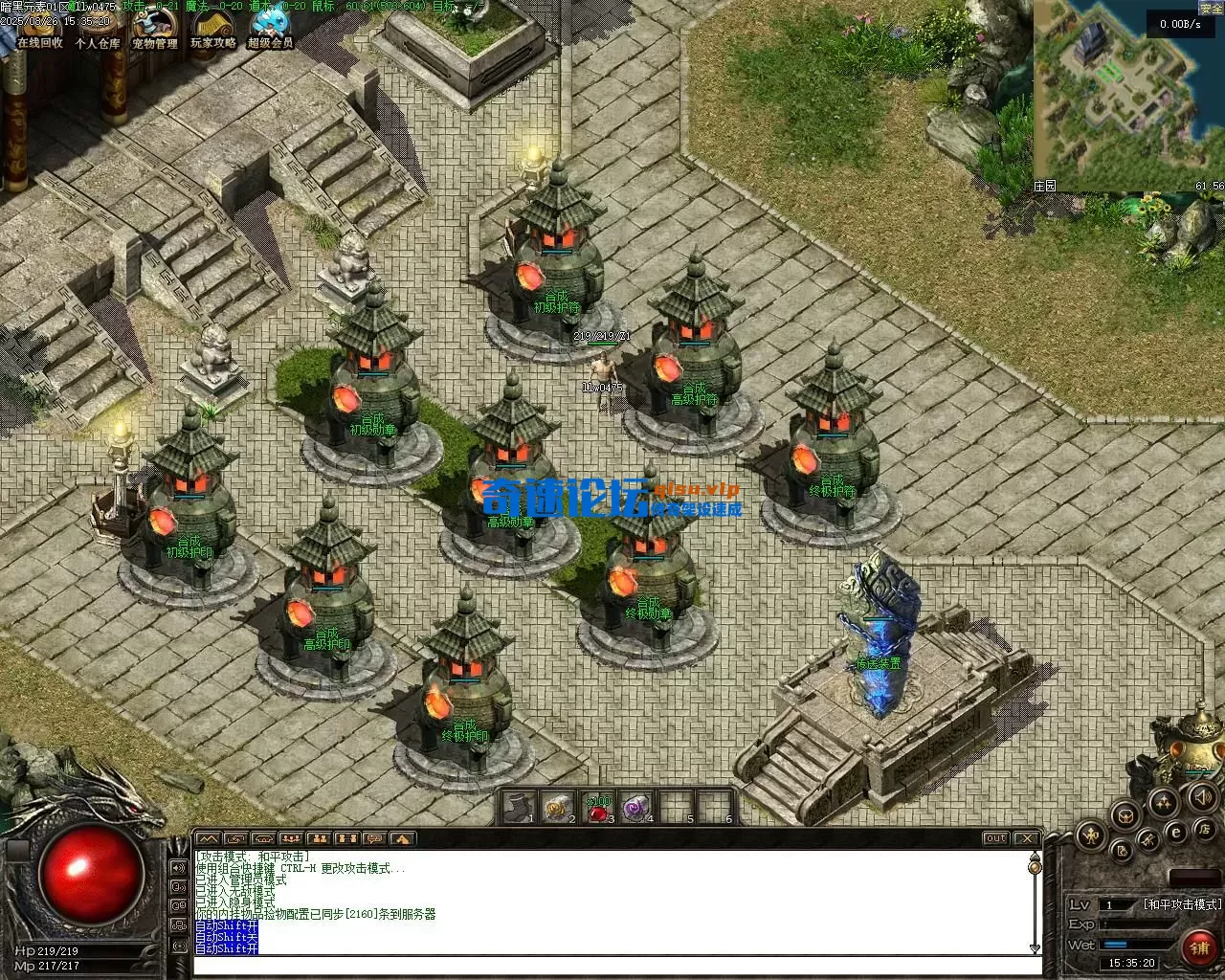Use the gold scroll in hotbar slot 2
The height and width of the screenshot is (980, 1225).
coord(557,809)
